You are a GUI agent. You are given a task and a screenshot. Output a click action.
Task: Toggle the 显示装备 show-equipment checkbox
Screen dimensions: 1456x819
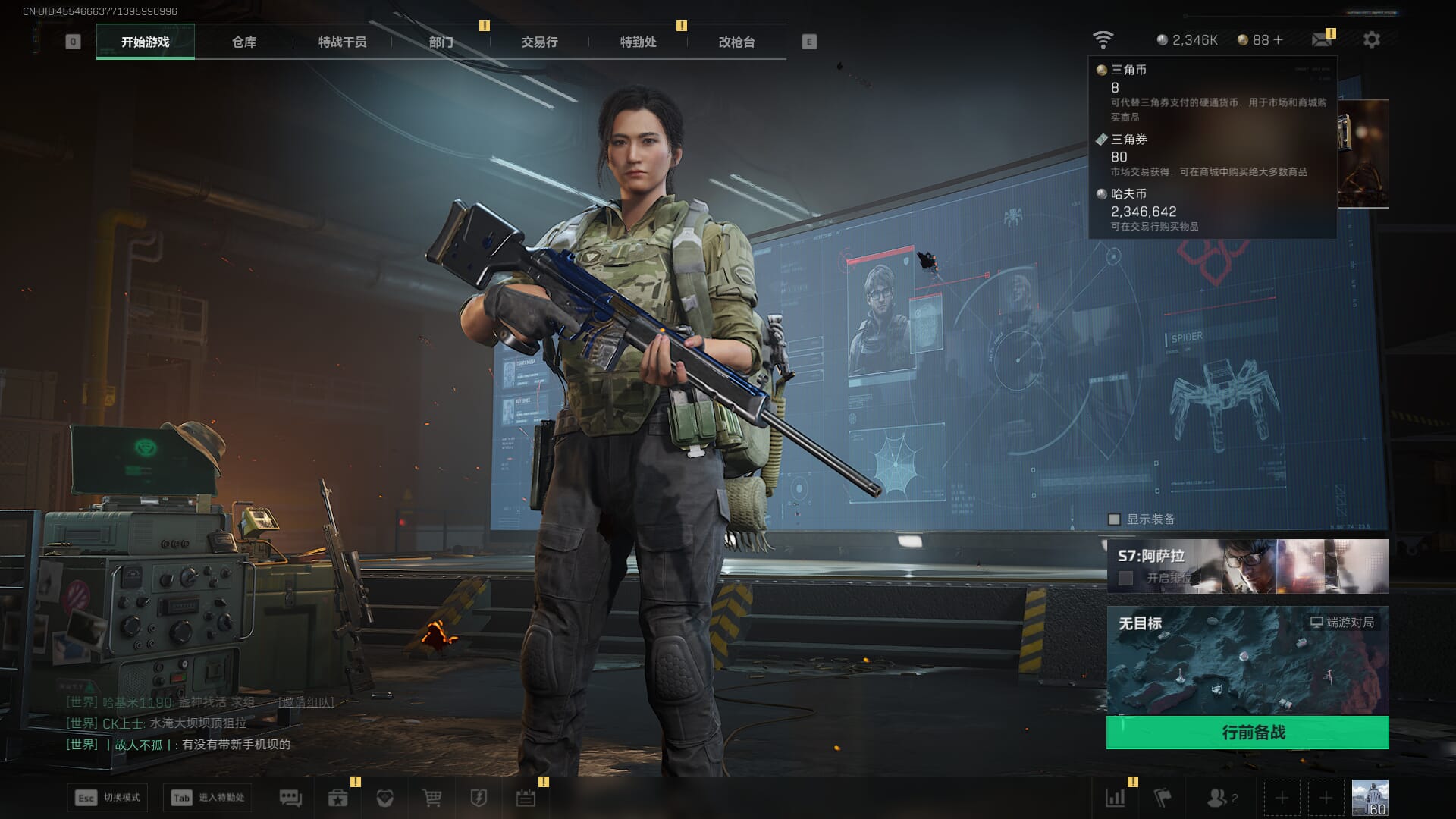click(x=1114, y=519)
